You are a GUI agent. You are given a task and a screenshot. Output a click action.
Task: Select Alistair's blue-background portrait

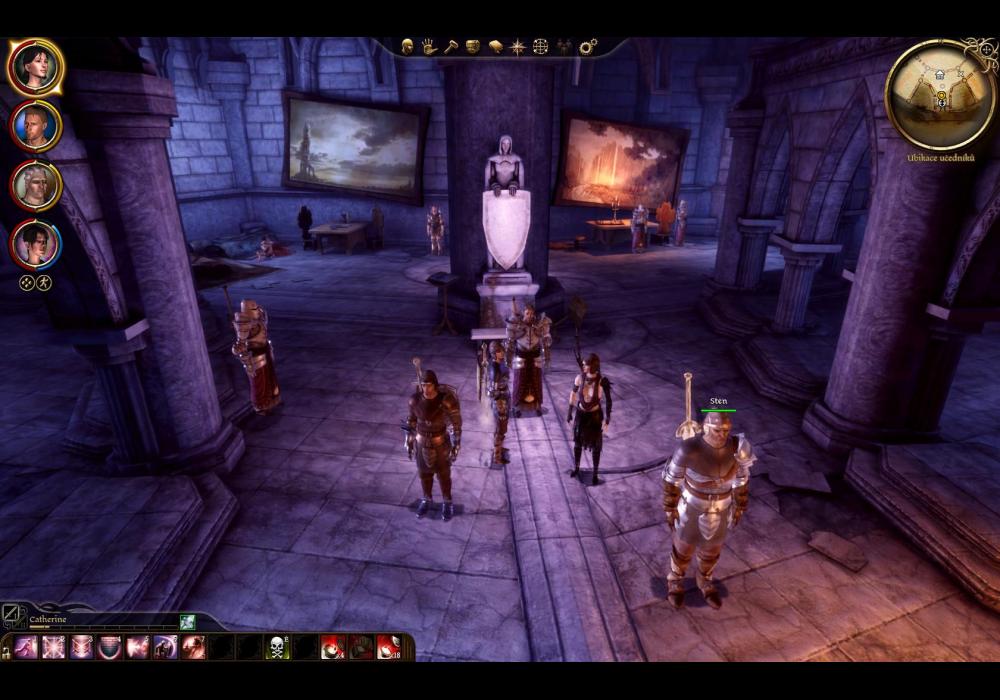click(36, 127)
